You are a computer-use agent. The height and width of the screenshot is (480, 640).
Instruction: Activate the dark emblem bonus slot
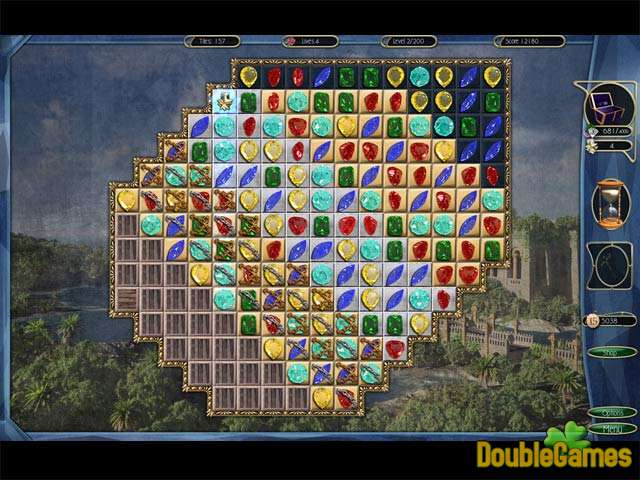pyautogui.click(x=608, y=265)
